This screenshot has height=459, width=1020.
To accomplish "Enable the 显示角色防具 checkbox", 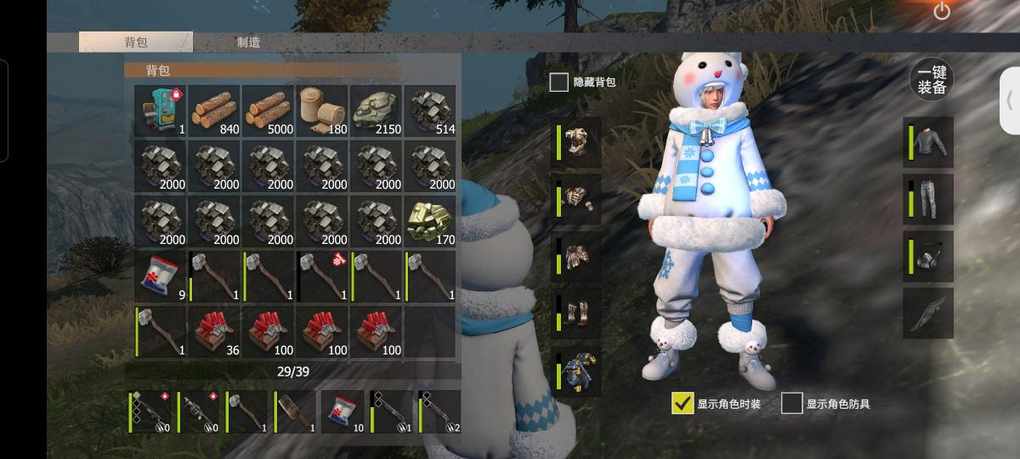I will tap(792, 403).
